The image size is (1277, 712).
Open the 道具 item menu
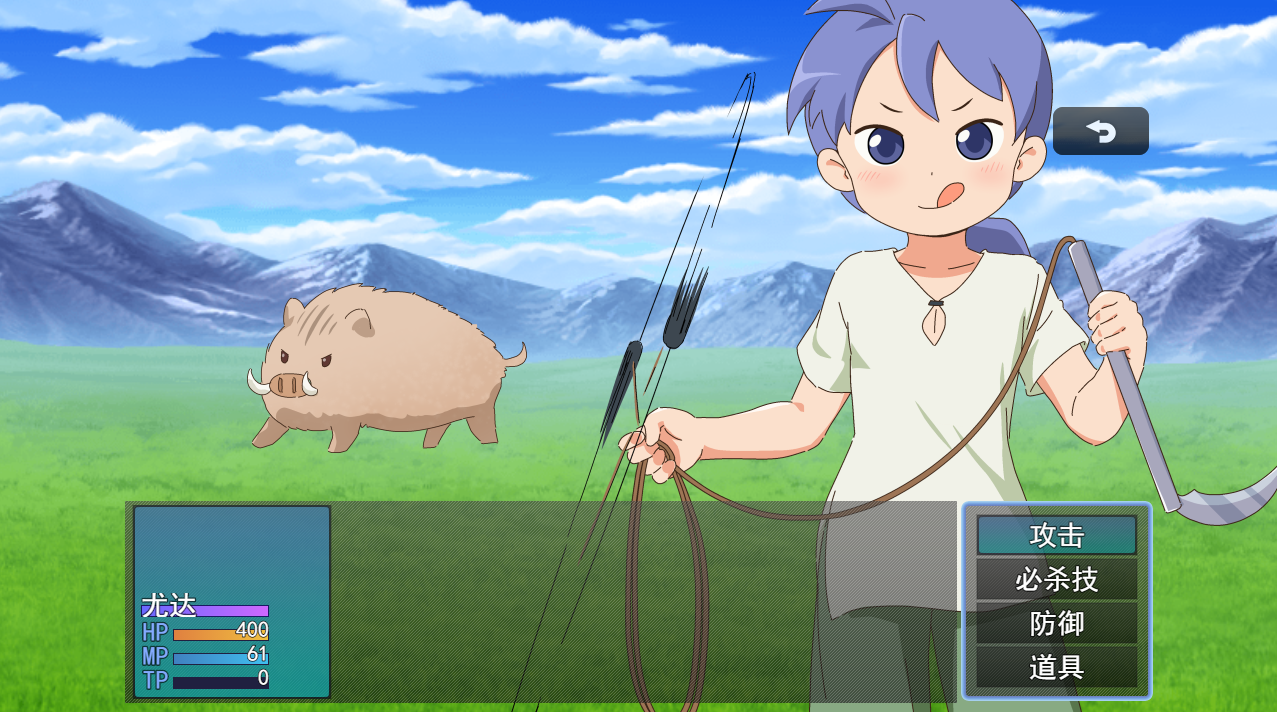click(1056, 667)
